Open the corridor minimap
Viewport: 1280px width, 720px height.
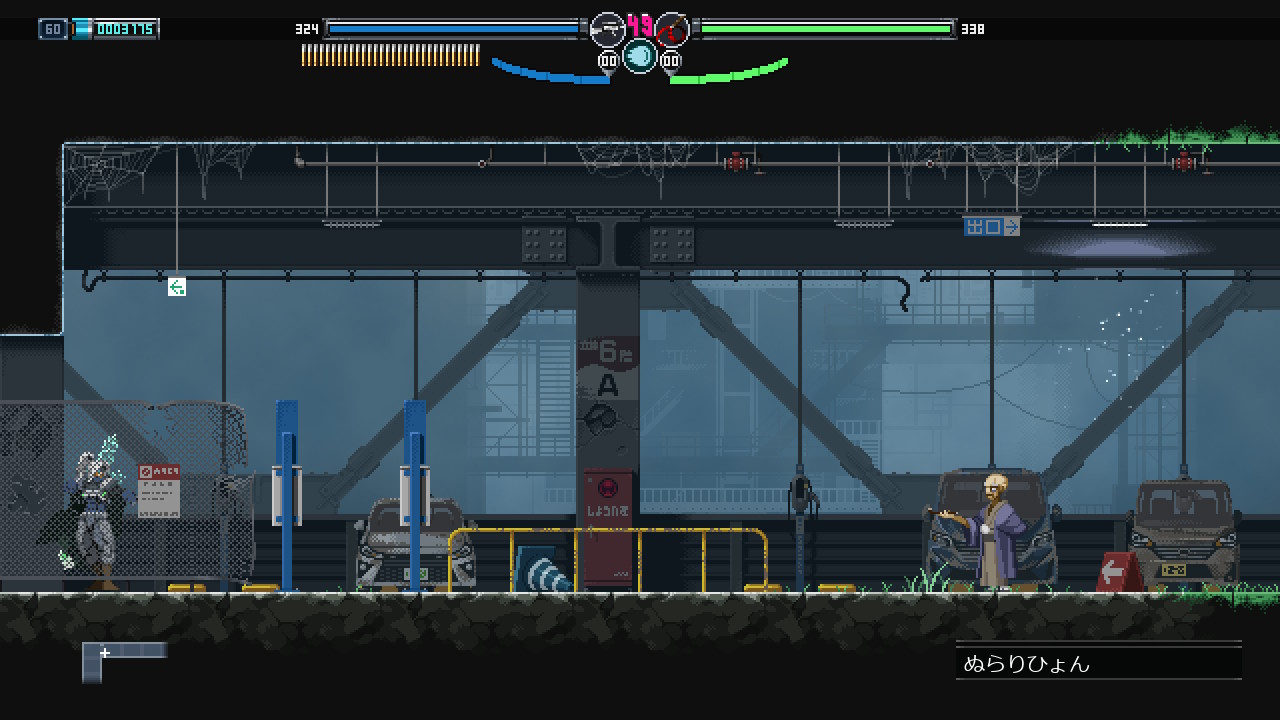click(x=124, y=660)
